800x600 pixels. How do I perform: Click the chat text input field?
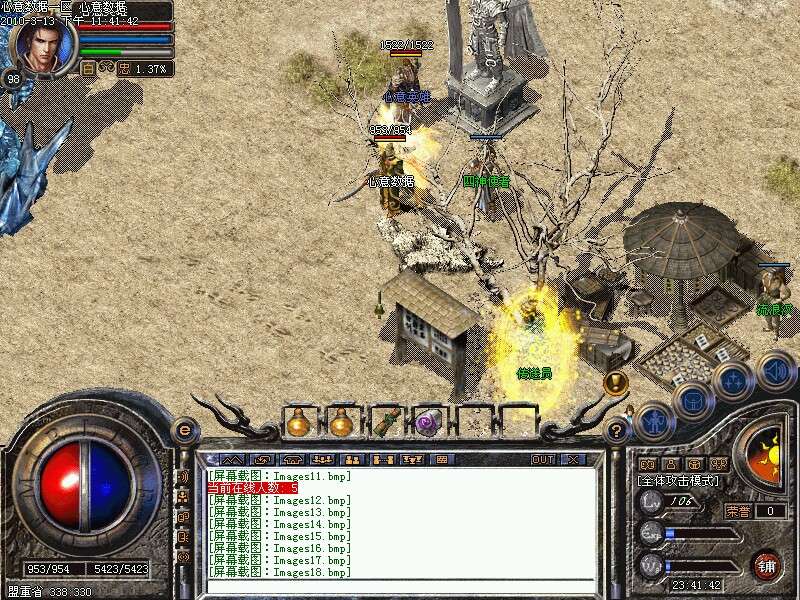point(400,586)
